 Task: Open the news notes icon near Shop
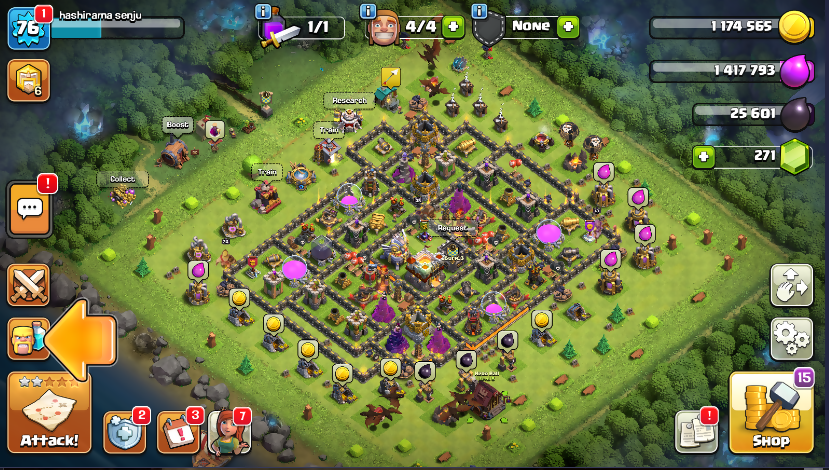pos(696,431)
